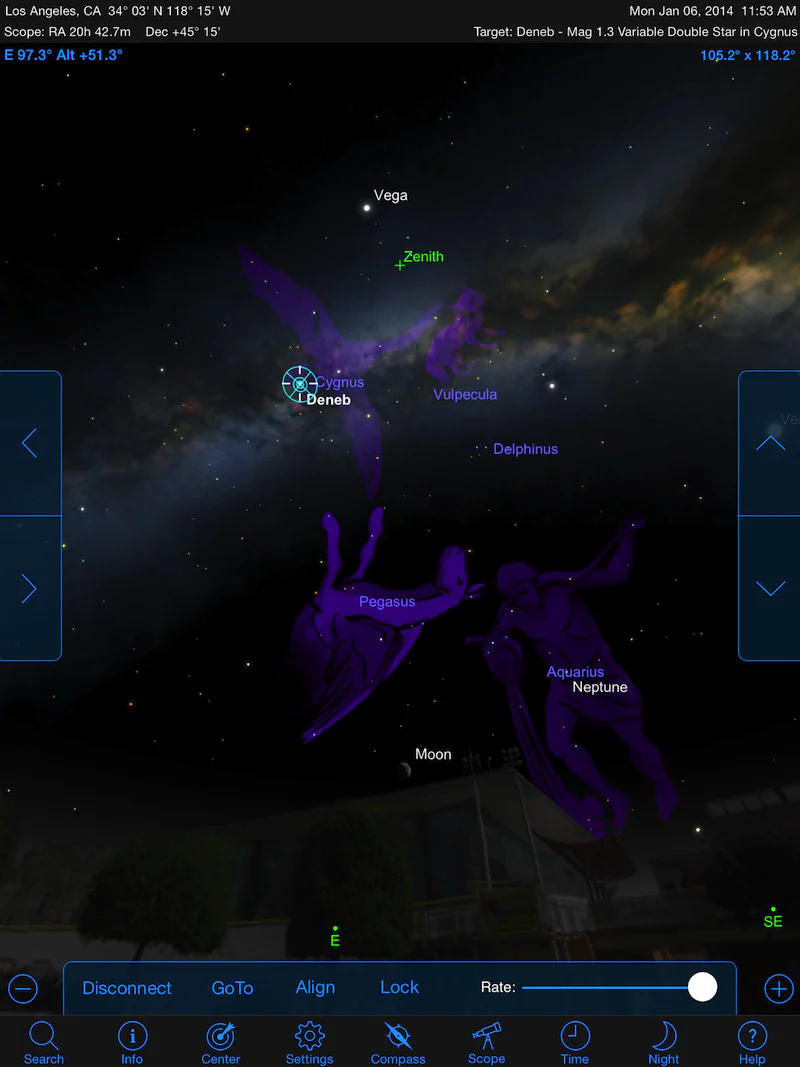Lock the telescope view
Screen dimensions: 800x1067
click(x=399, y=988)
